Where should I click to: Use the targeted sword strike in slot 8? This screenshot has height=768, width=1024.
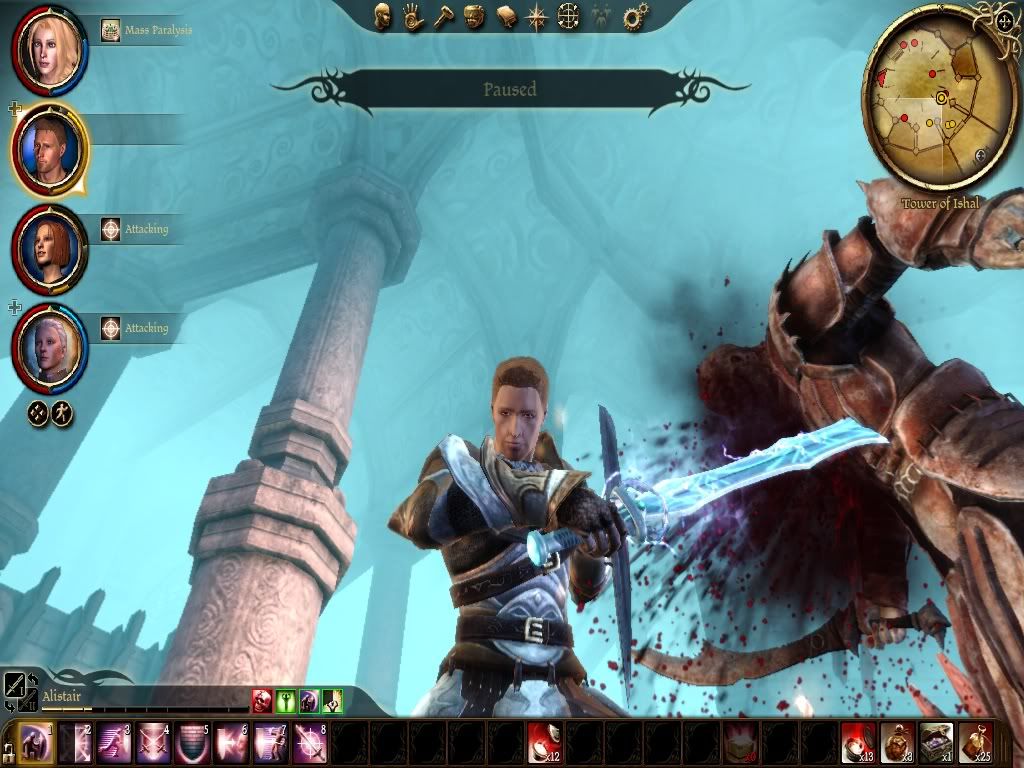pos(309,743)
